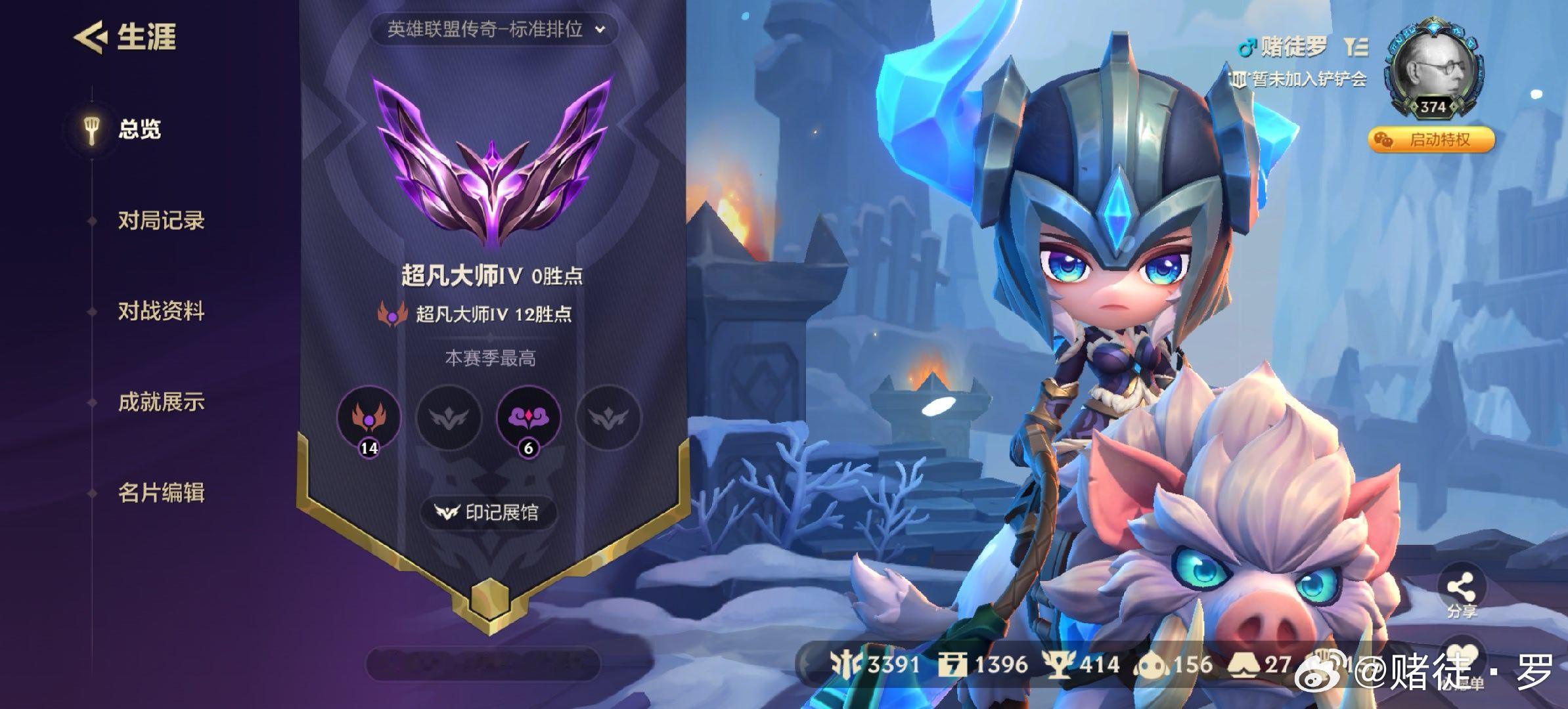Open the 英雄联盟传奇-标准排位 queue dropdown
1568x709 pixels.
498,29
